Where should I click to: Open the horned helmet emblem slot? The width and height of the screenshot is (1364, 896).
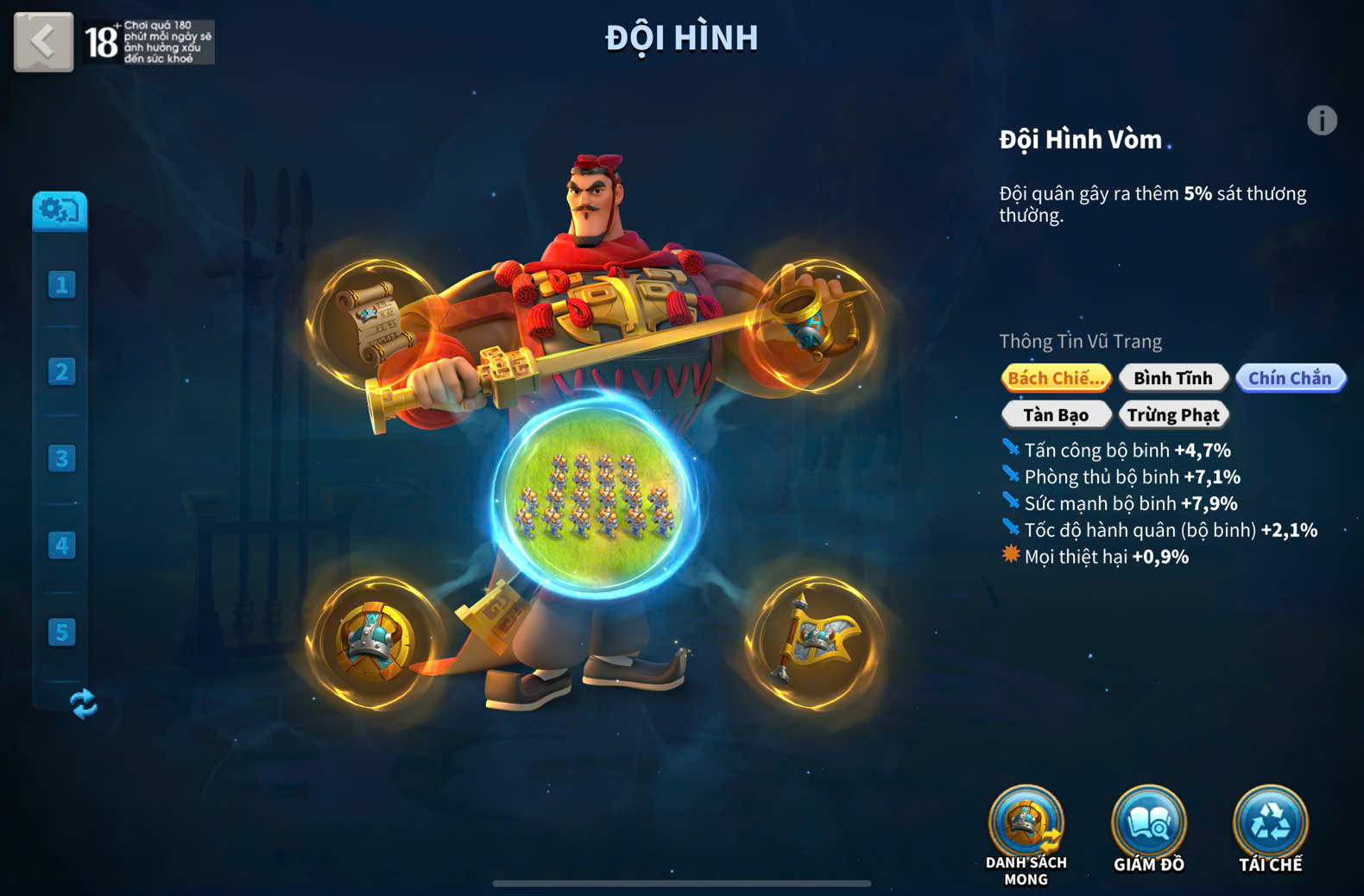pos(375,642)
